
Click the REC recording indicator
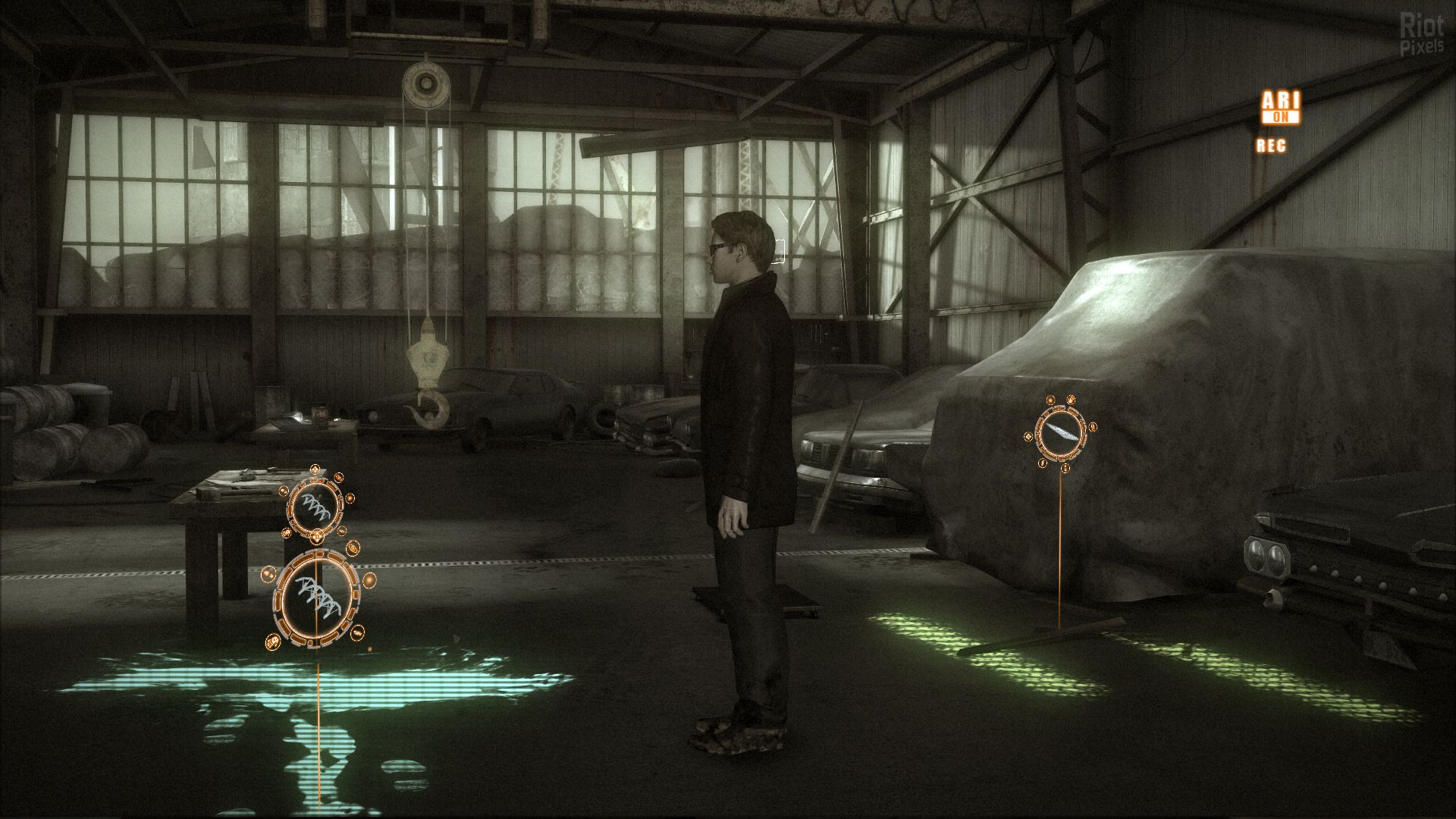point(1271,146)
